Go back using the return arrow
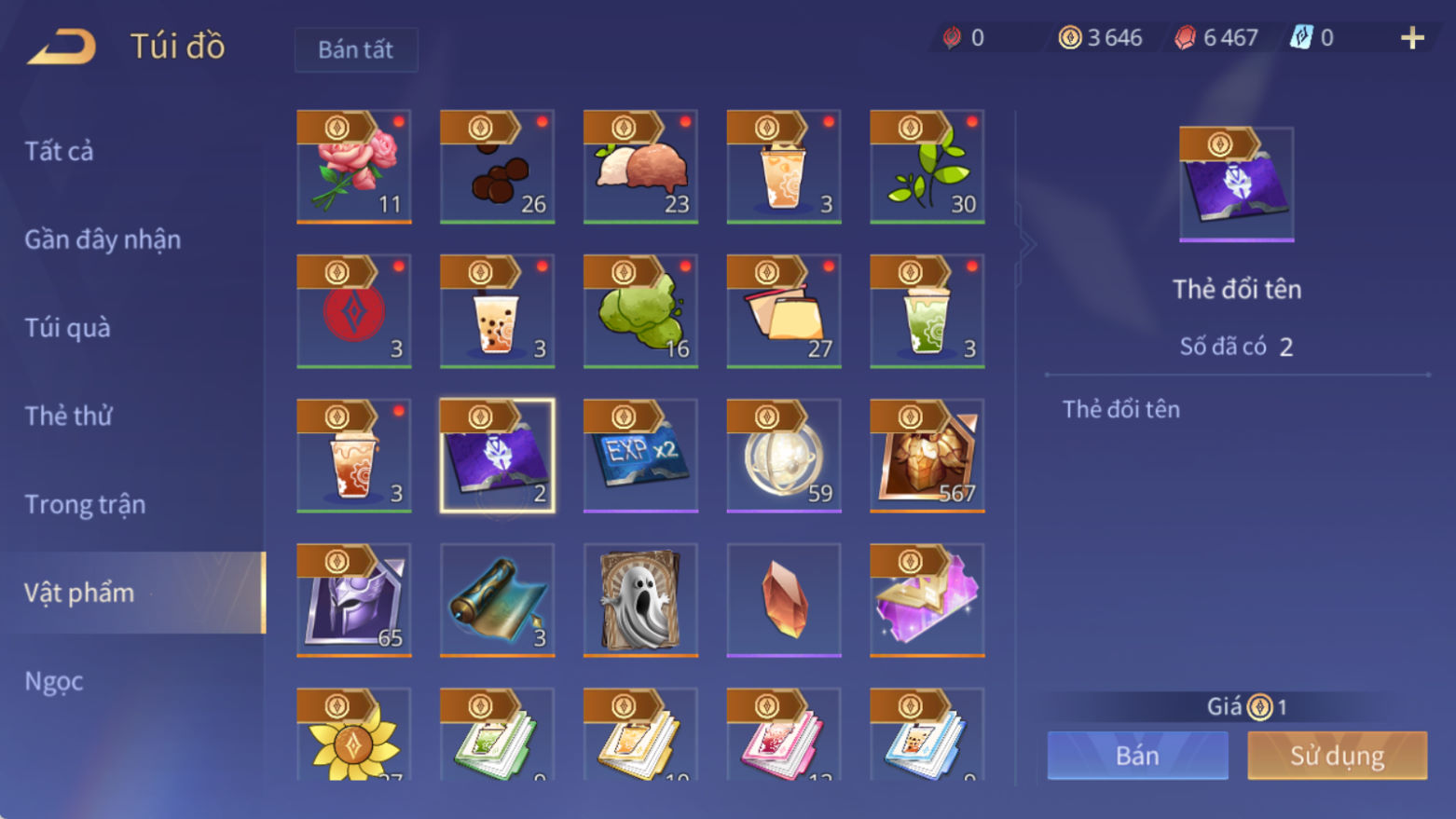The width and height of the screenshot is (1456, 819). pos(62,47)
